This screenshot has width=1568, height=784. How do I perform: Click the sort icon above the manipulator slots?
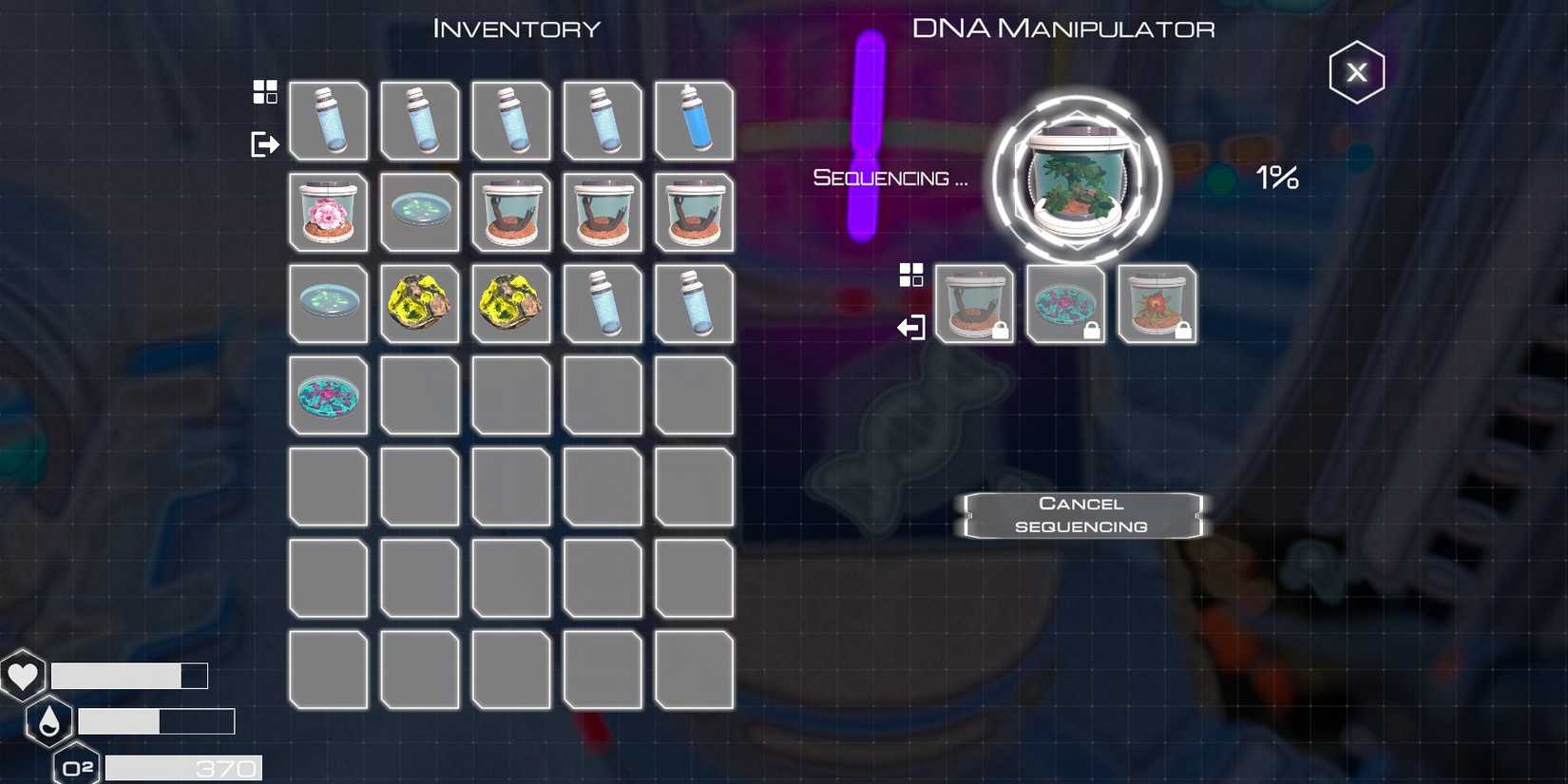pyautogui.click(x=913, y=274)
